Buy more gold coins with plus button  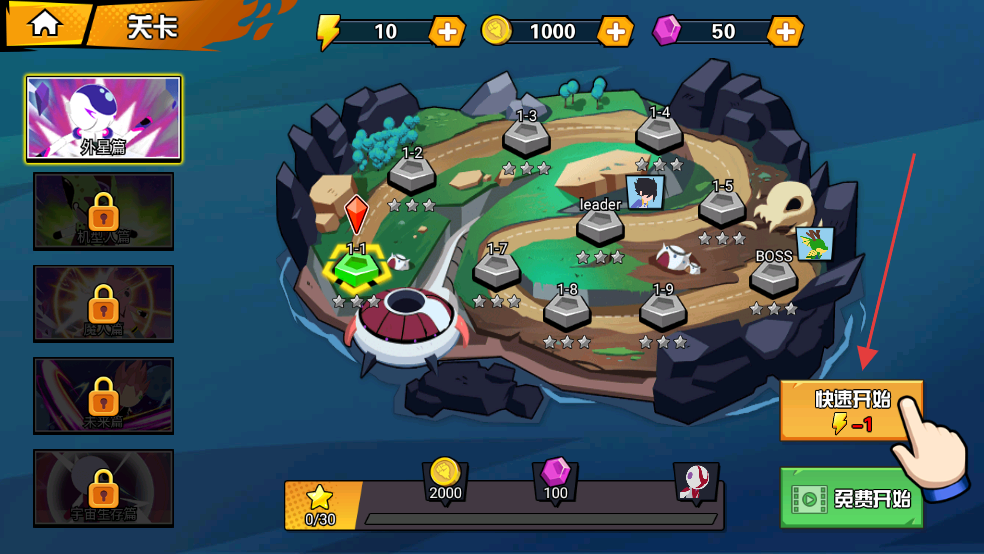616,31
